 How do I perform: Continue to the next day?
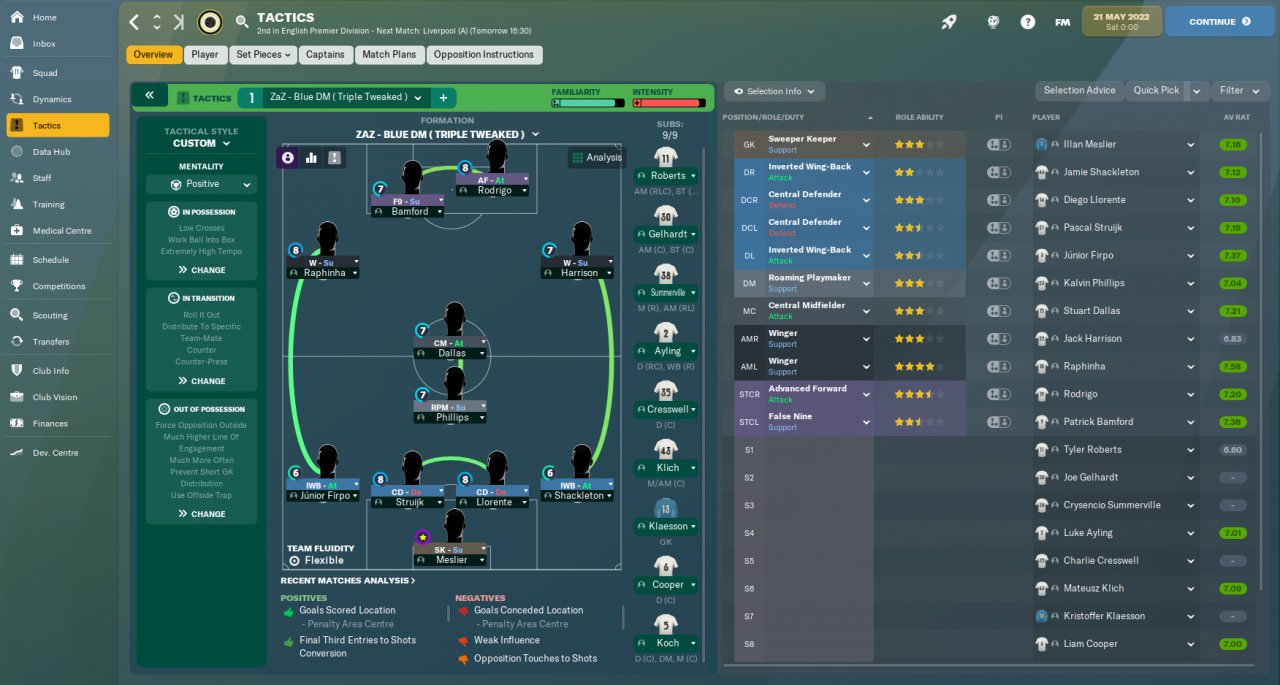point(1218,21)
